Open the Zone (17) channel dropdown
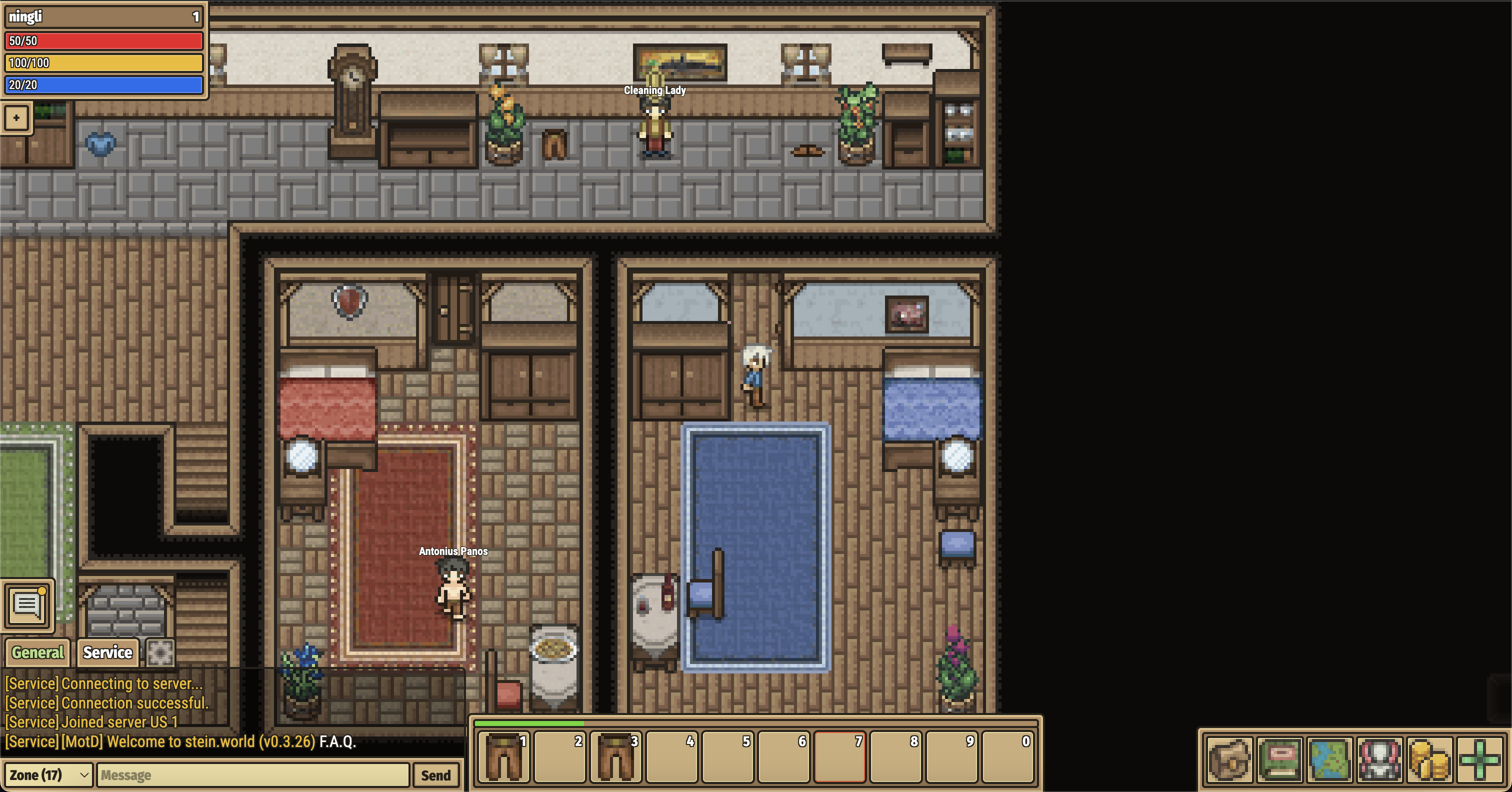 48,775
